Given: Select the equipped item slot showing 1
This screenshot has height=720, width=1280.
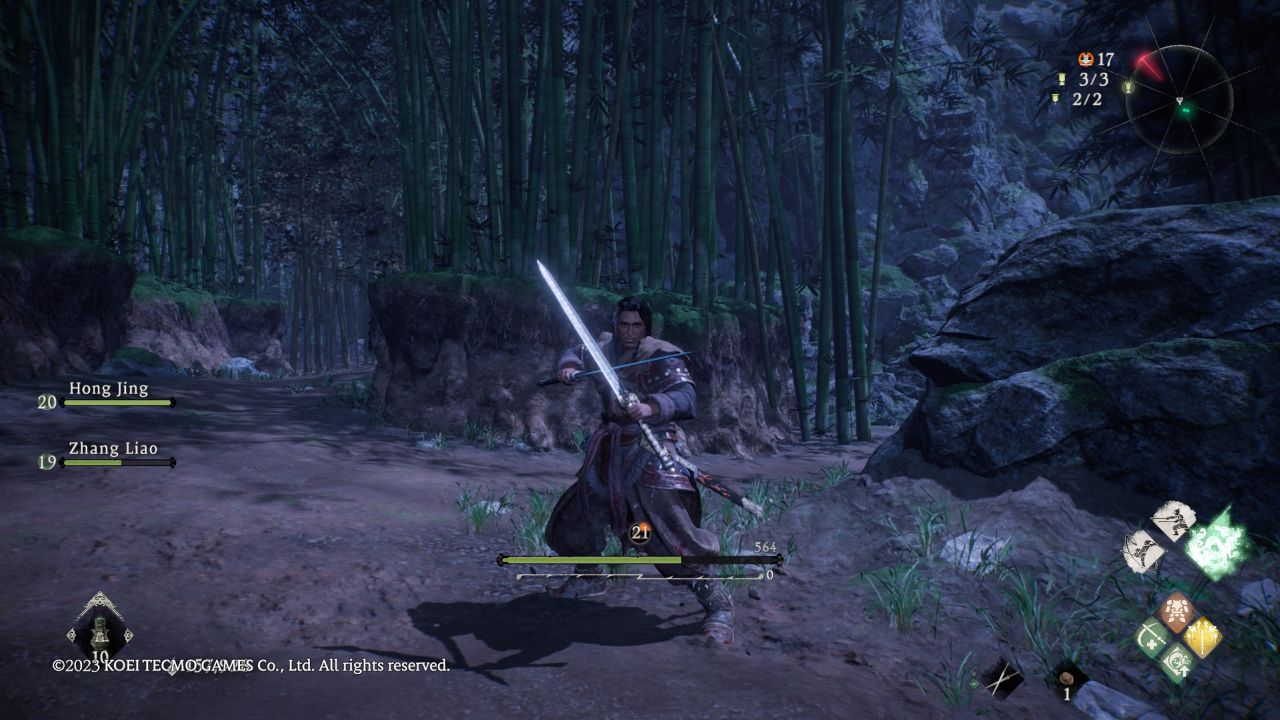Looking at the screenshot, I should click(1066, 678).
